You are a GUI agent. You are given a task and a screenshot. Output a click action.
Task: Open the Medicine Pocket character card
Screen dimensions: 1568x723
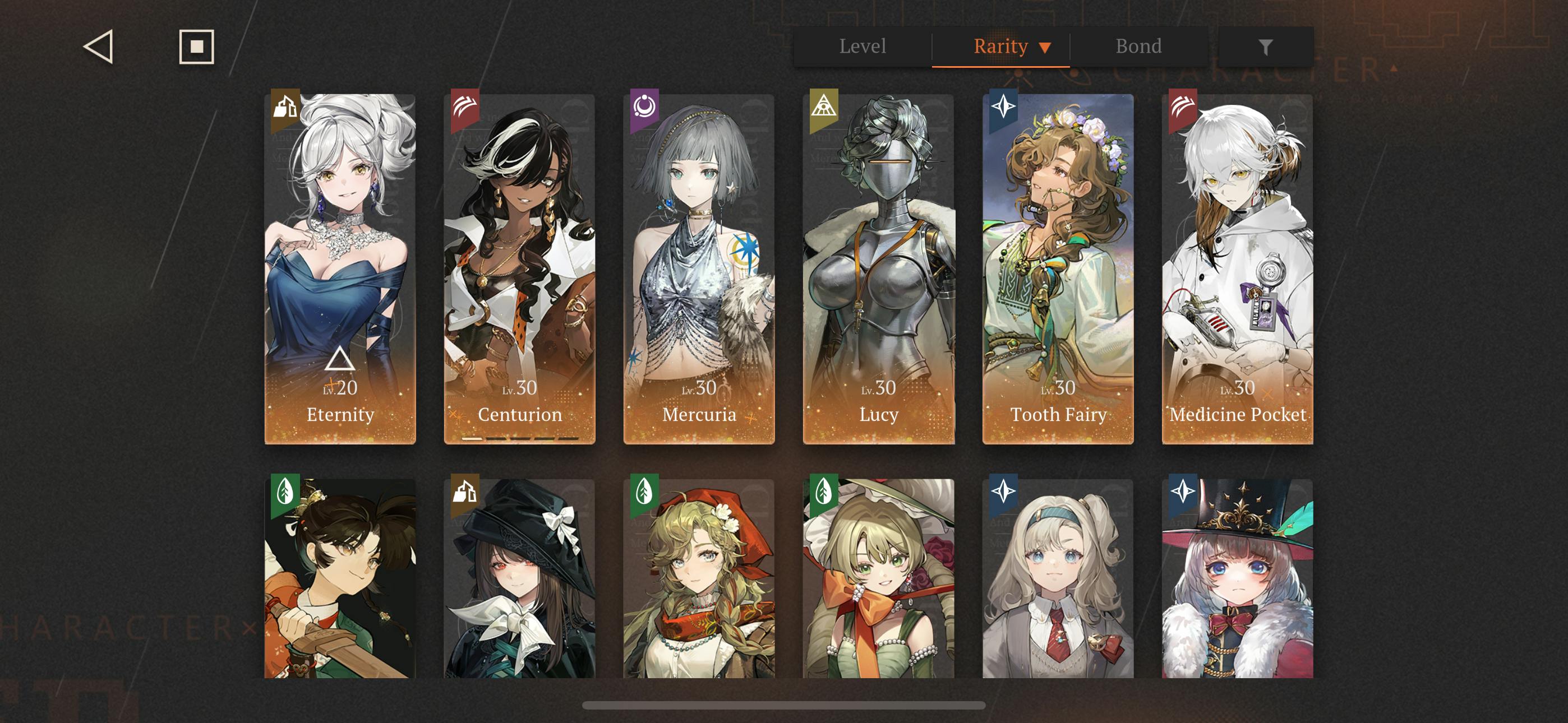(x=1238, y=269)
